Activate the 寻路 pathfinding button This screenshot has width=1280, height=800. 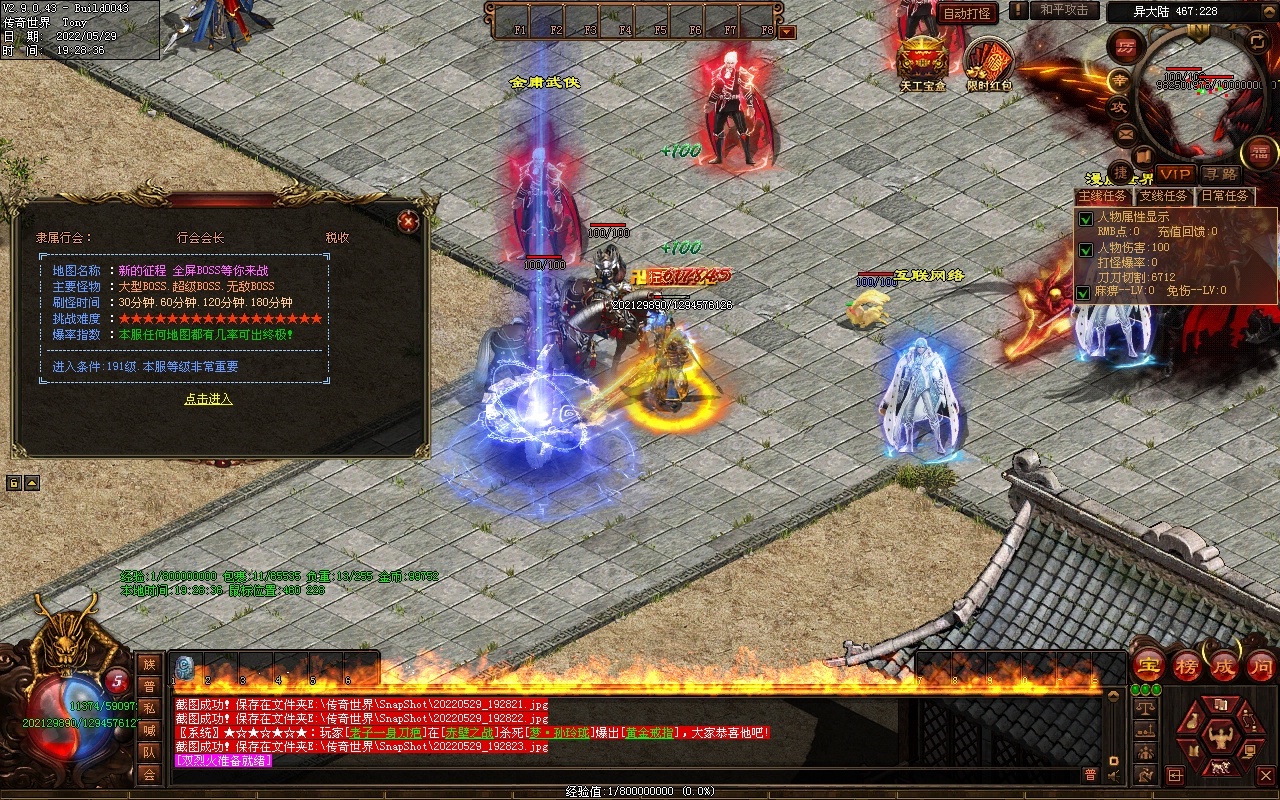pos(1219,174)
